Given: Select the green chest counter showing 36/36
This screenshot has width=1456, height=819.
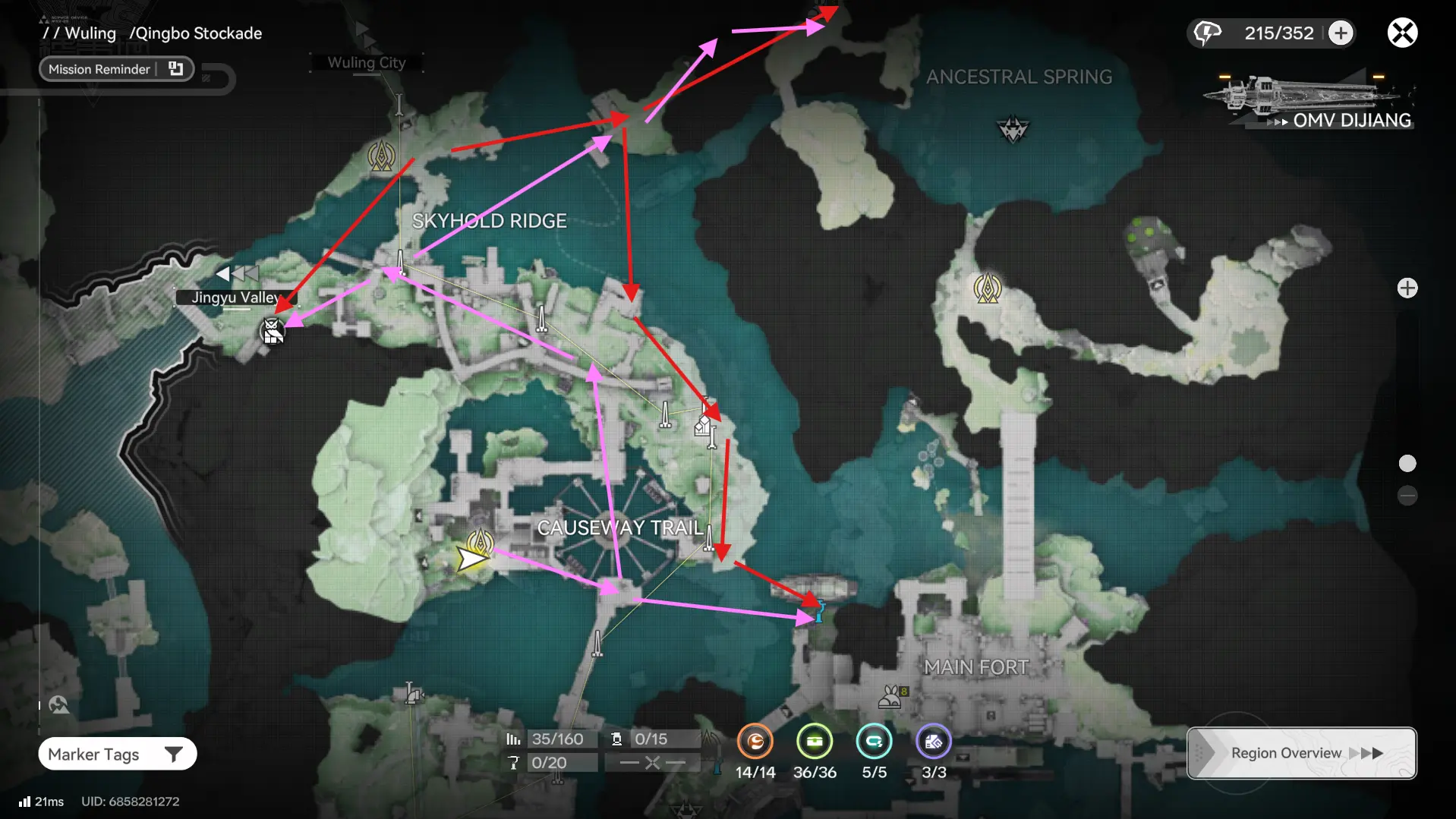Looking at the screenshot, I should click(x=815, y=742).
